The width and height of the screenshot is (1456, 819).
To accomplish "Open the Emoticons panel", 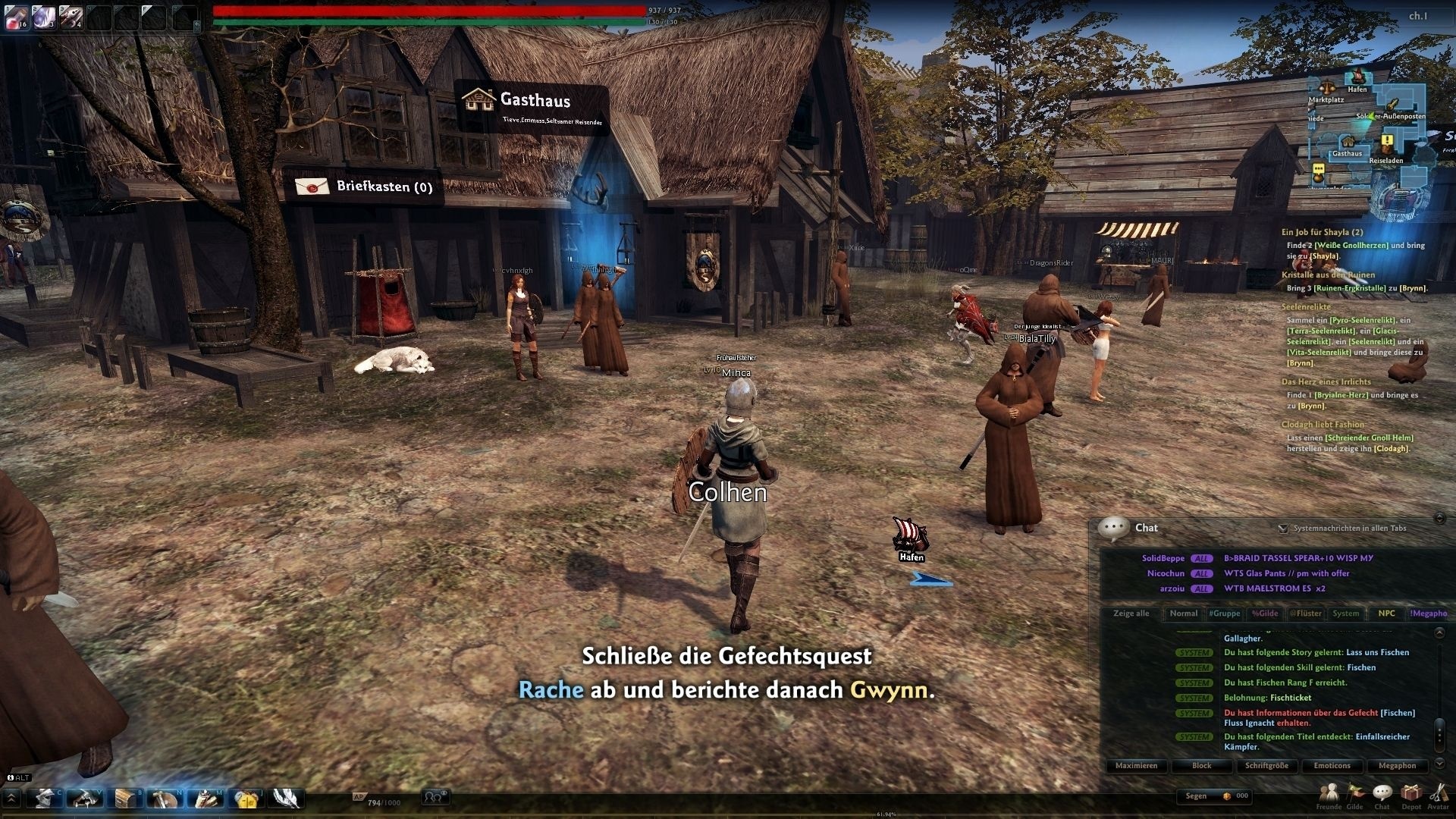I will [1332, 766].
